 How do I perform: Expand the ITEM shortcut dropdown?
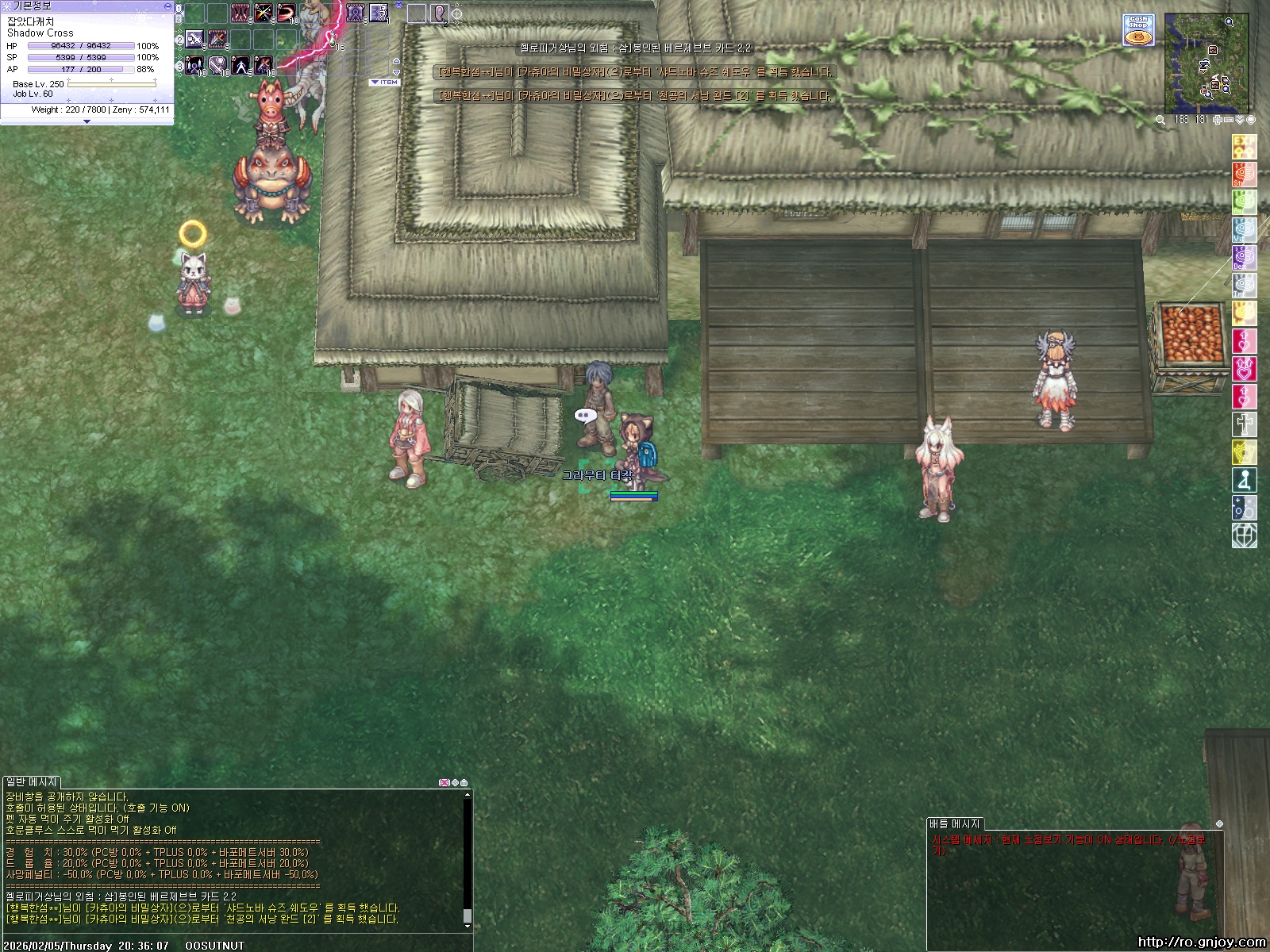[x=384, y=83]
